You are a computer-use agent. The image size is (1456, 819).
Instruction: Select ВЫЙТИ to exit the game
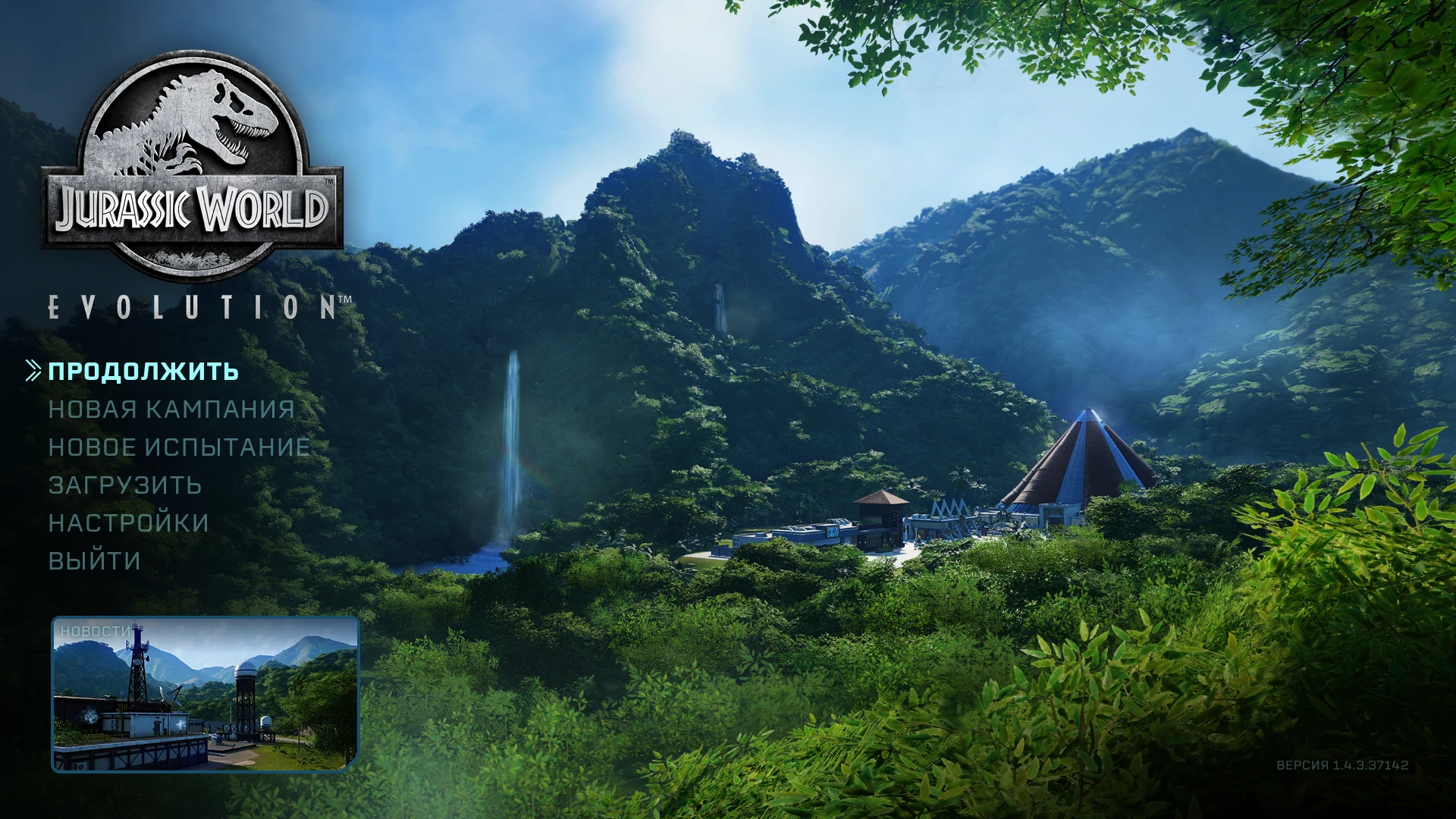(x=93, y=560)
